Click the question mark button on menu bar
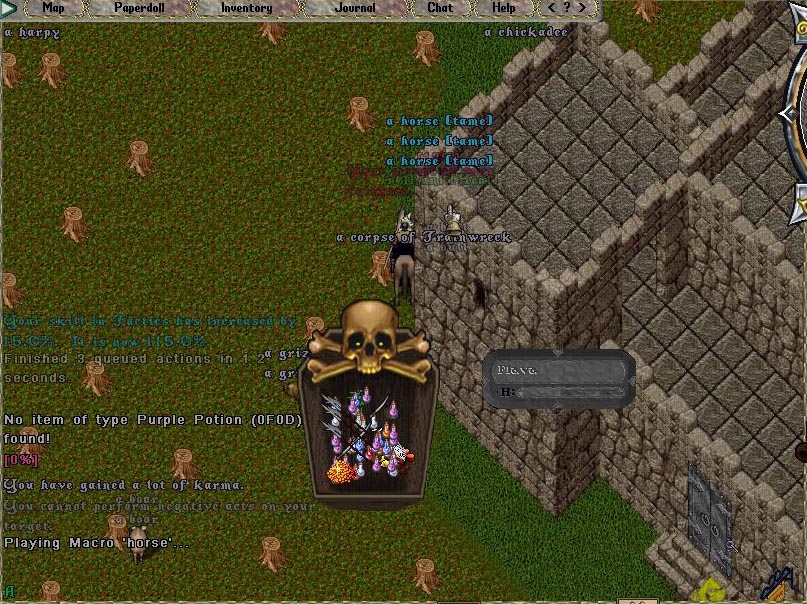The image size is (807, 604). tap(566, 8)
